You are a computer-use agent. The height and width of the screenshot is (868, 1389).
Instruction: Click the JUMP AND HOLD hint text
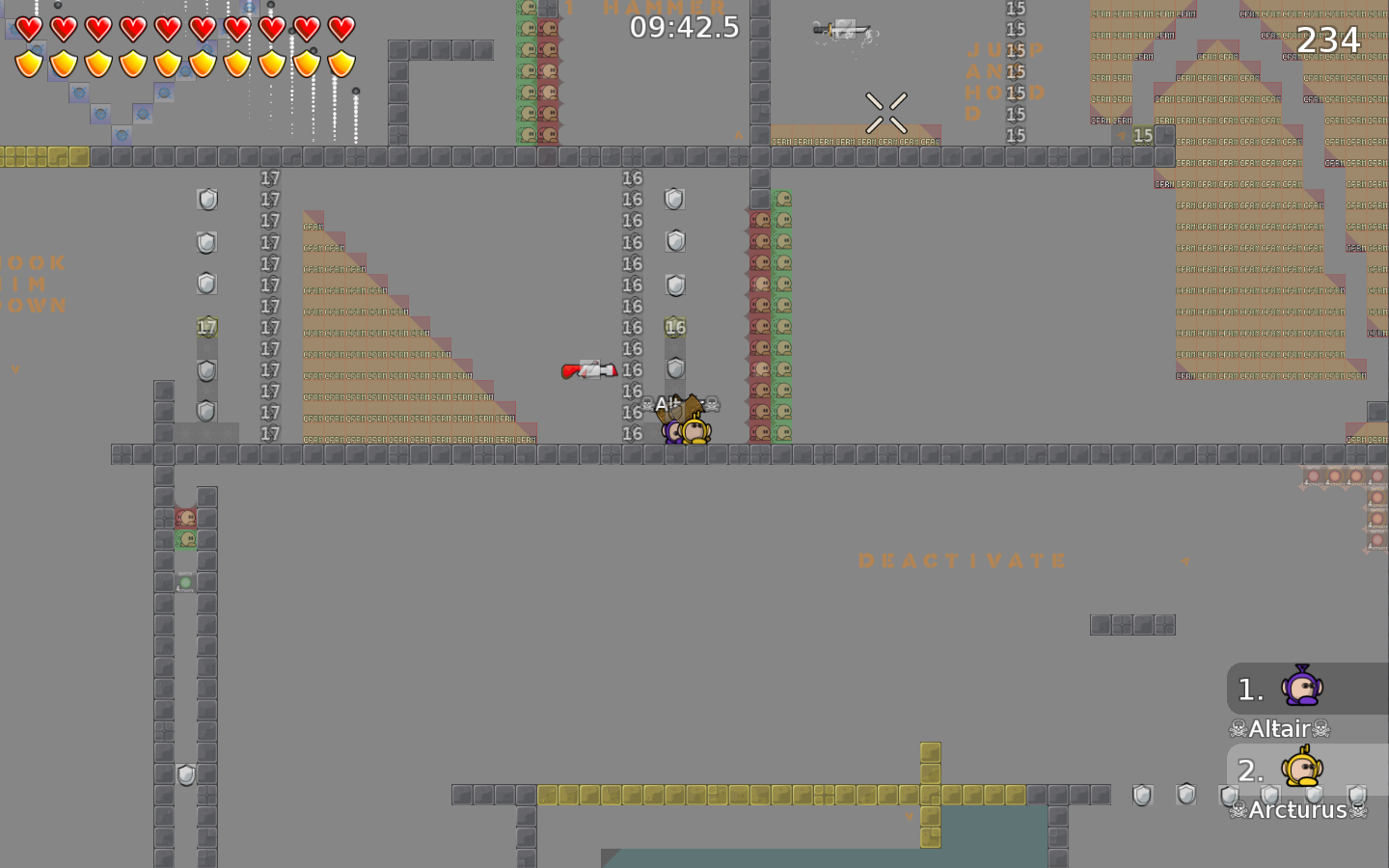pyautogui.click(x=997, y=82)
